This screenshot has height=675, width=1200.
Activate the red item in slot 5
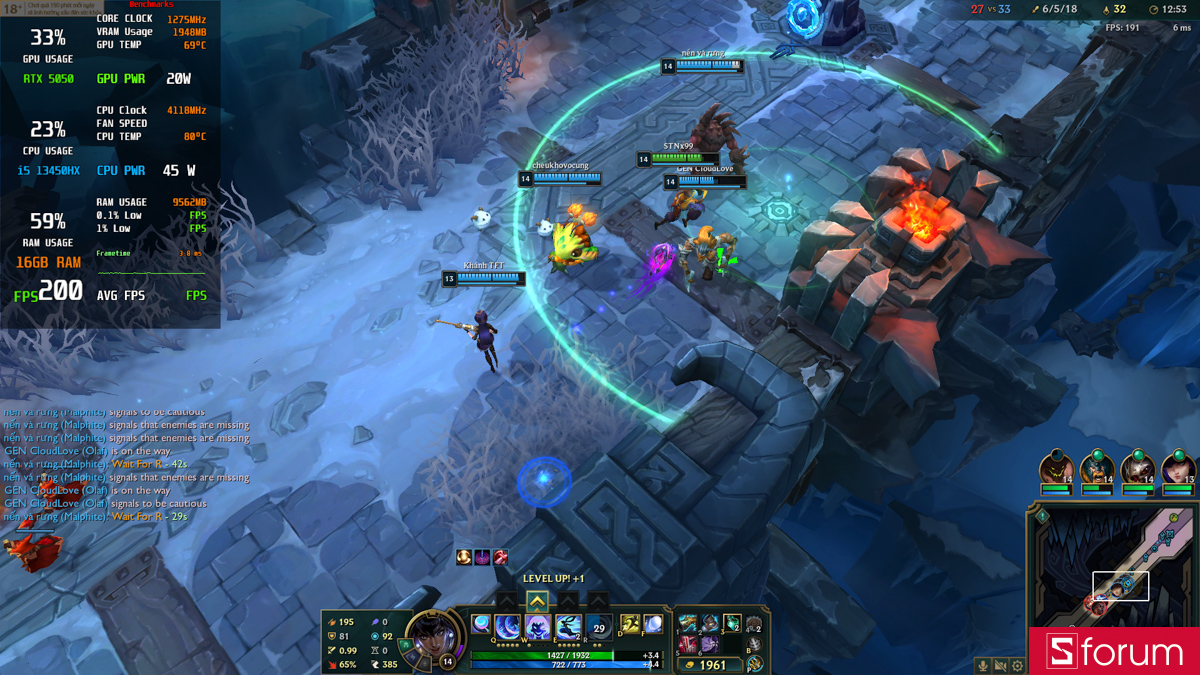[x=688, y=644]
